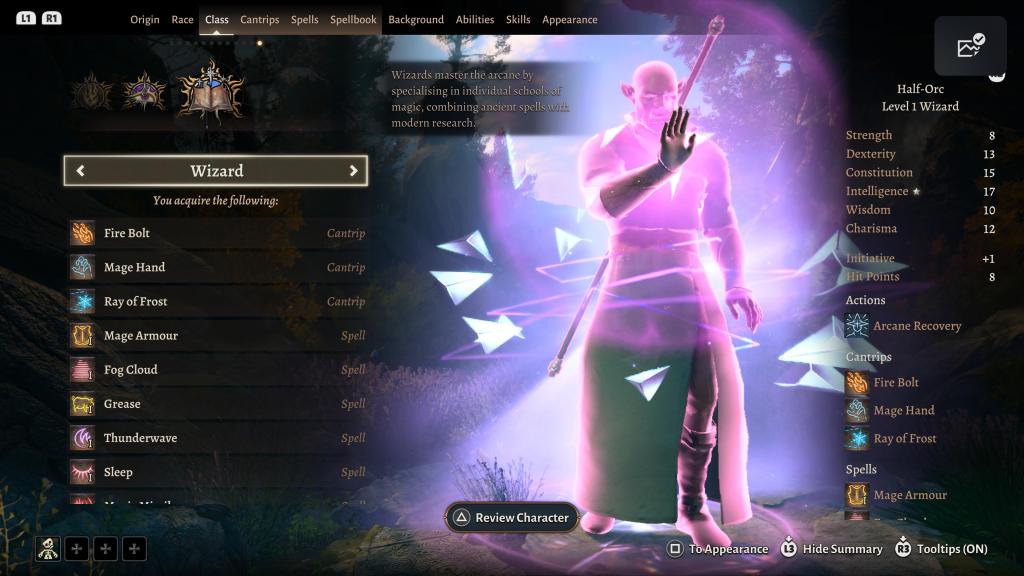Click the Review Character button
Screen dimensions: 1024x576
[x=512, y=518]
